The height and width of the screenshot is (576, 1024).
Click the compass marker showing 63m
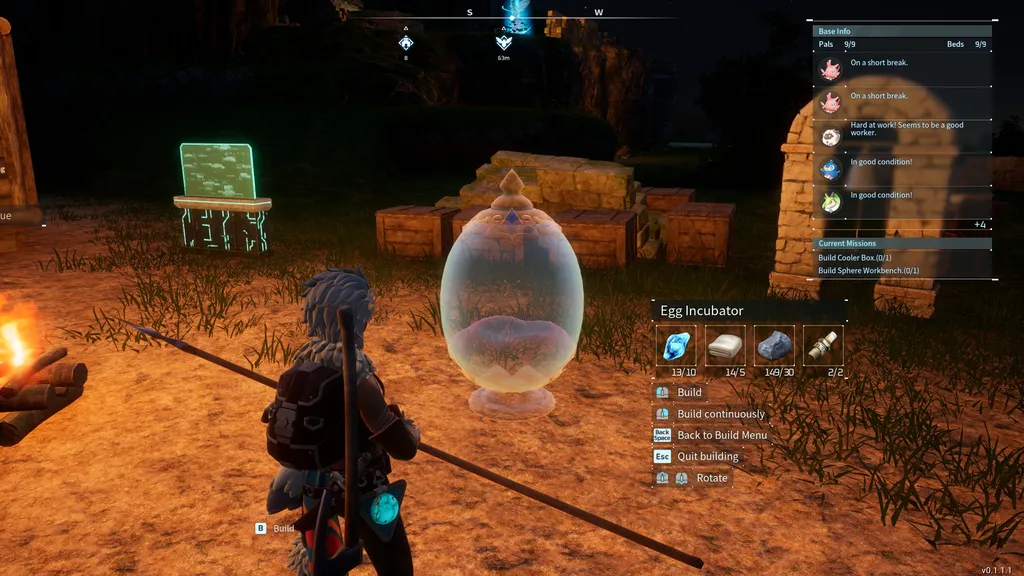tap(504, 43)
